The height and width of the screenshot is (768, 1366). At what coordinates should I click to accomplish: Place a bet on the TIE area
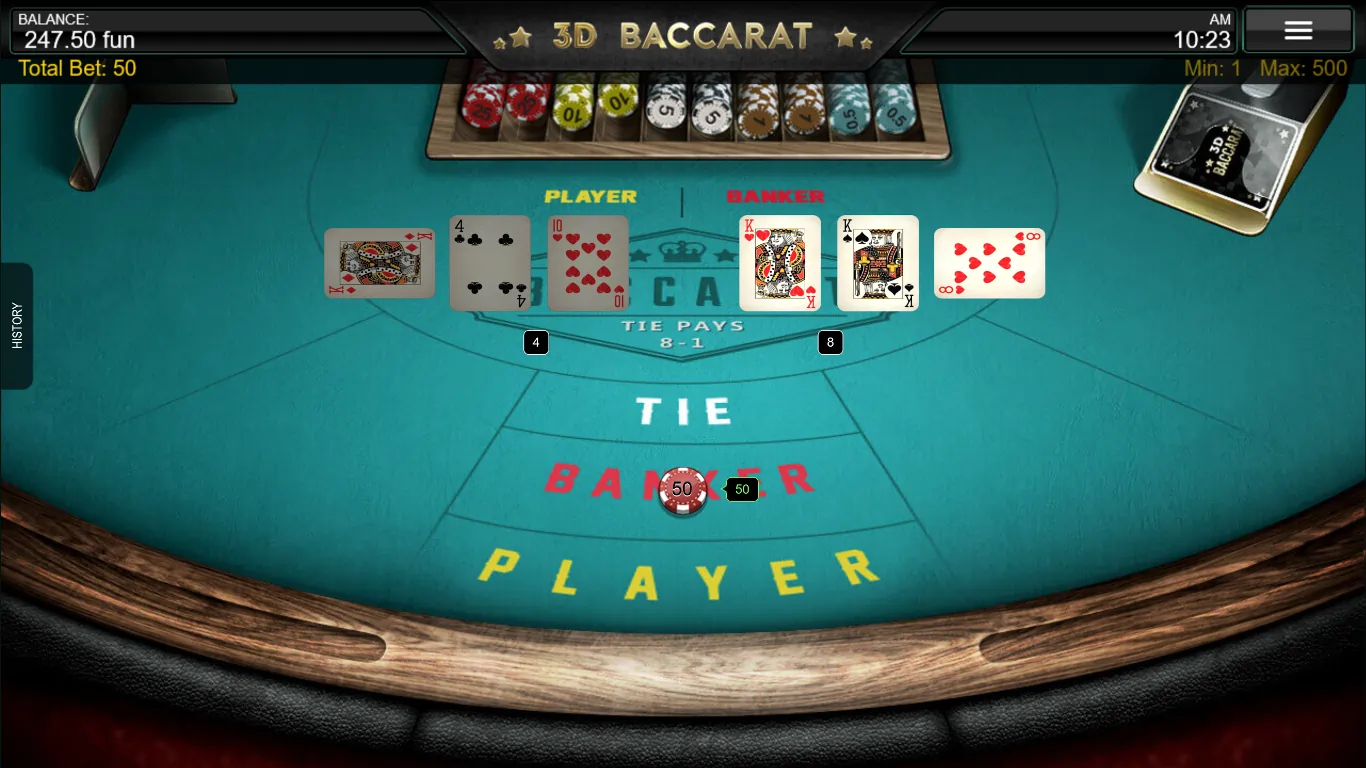pyautogui.click(x=683, y=409)
